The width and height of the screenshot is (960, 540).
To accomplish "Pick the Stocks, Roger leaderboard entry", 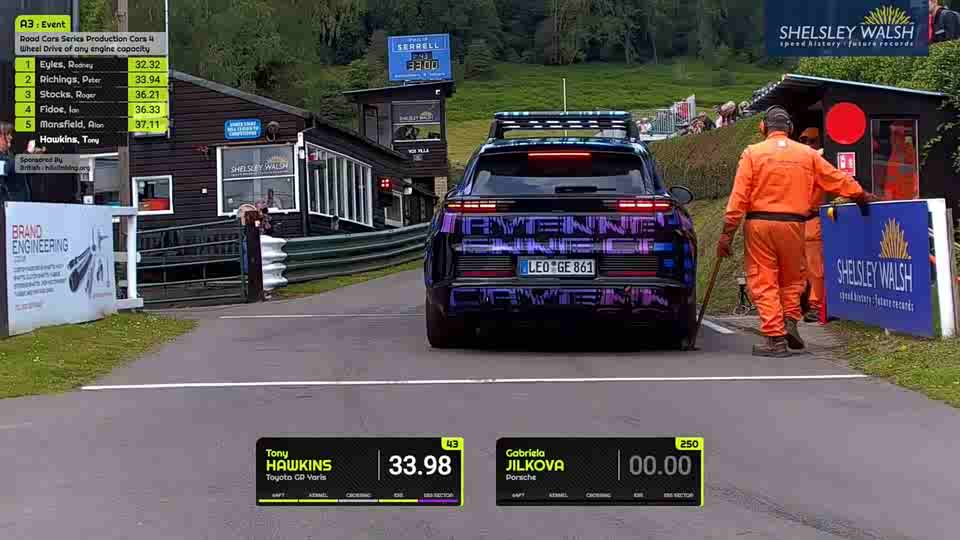I will coord(90,94).
